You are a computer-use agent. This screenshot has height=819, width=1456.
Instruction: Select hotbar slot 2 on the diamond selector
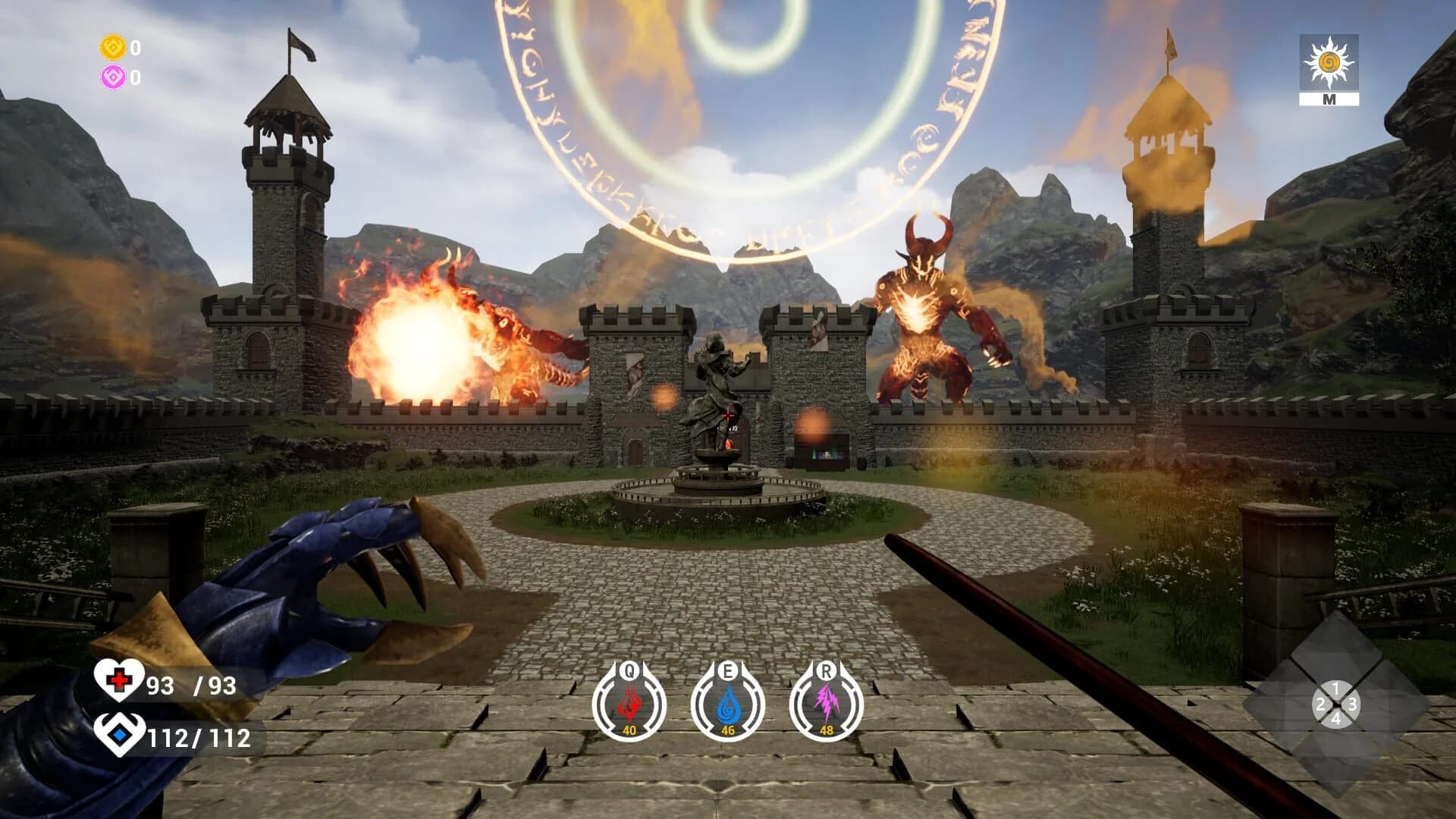[x=1321, y=704]
